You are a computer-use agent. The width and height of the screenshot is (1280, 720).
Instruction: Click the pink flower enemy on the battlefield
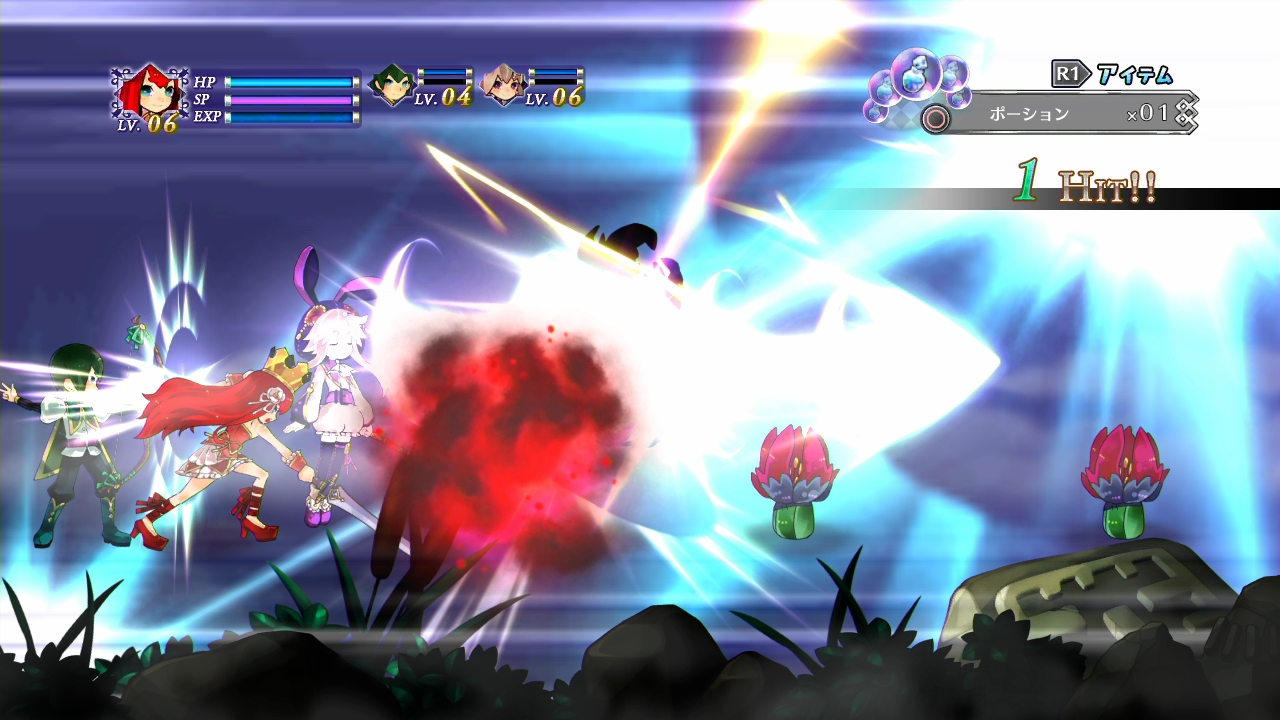(x=795, y=480)
